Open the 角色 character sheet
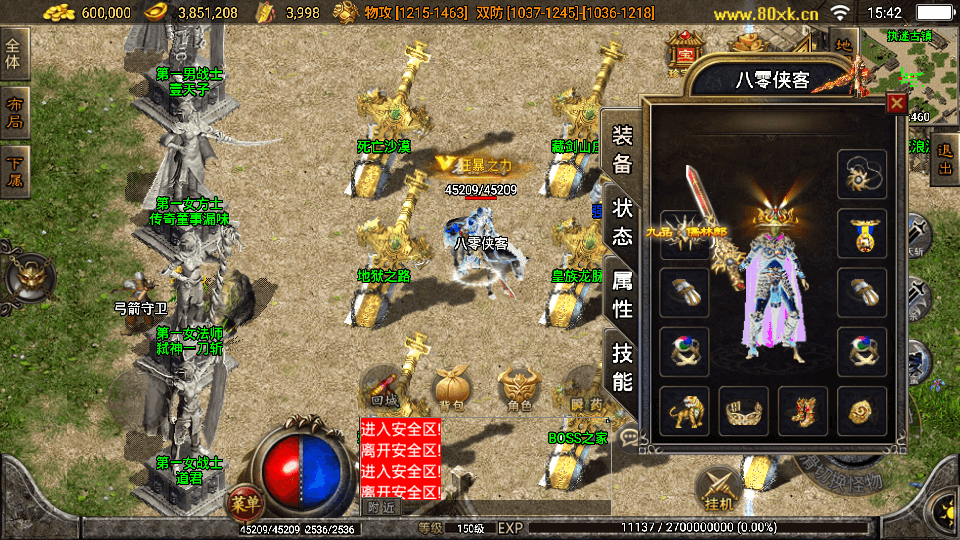Screen dimensions: 960x540 (518, 388)
